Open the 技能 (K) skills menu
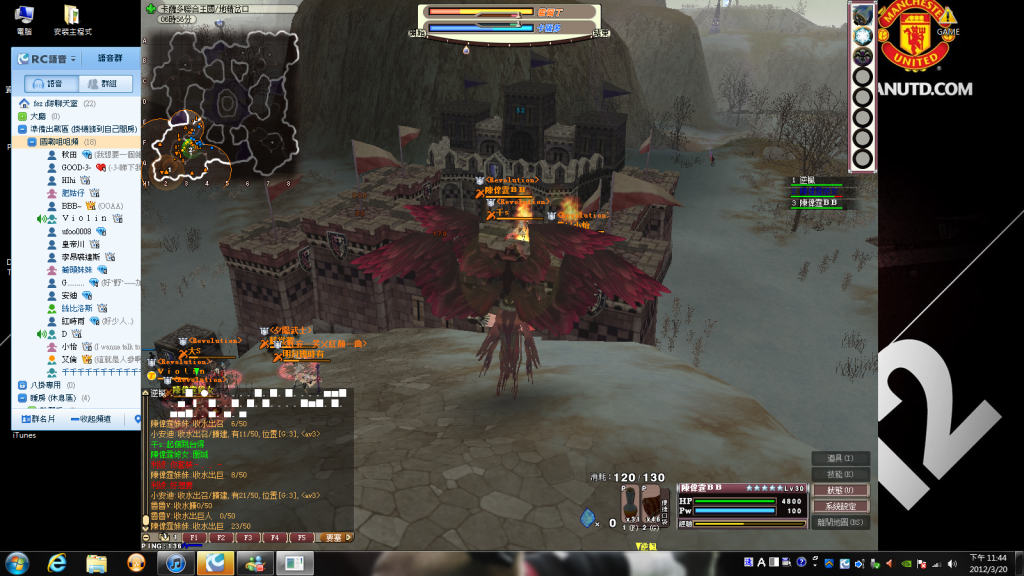The width and height of the screenshot is (1024, 576). coord(840,475)
